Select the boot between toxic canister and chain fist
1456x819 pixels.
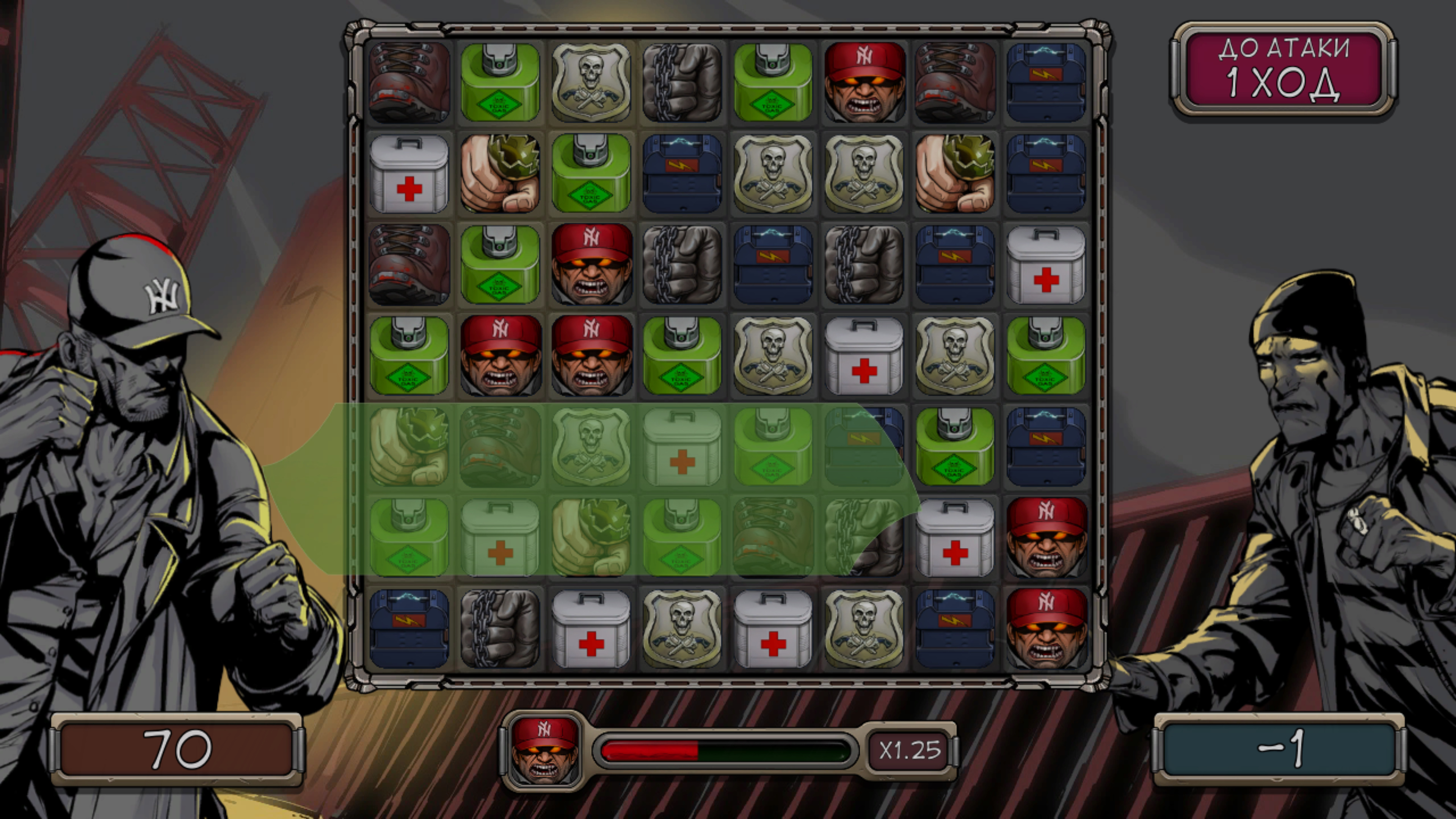(773, 538)
